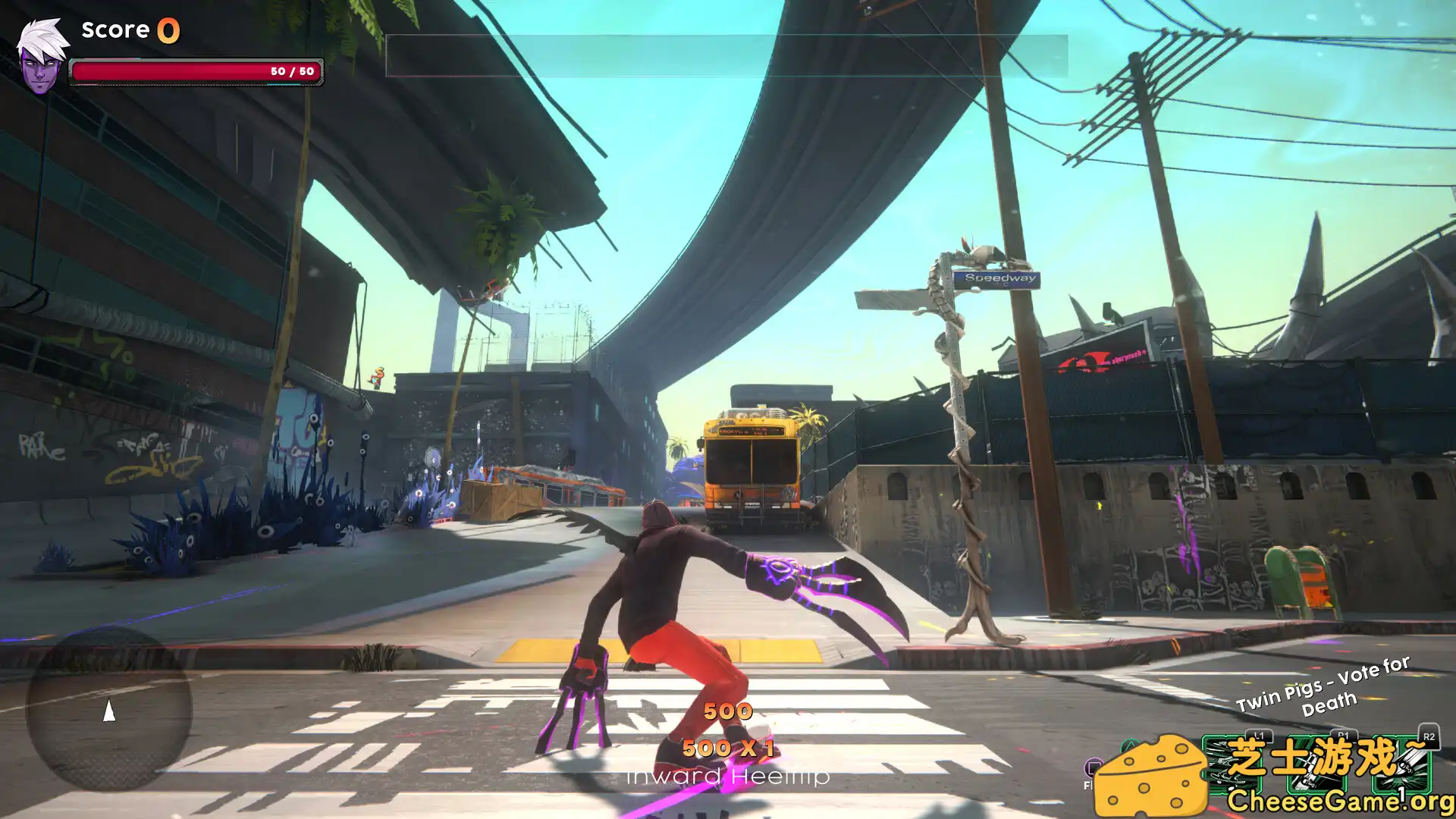Select the Twin Pigs – Vote for Death objective

(x=1324, y=687)
